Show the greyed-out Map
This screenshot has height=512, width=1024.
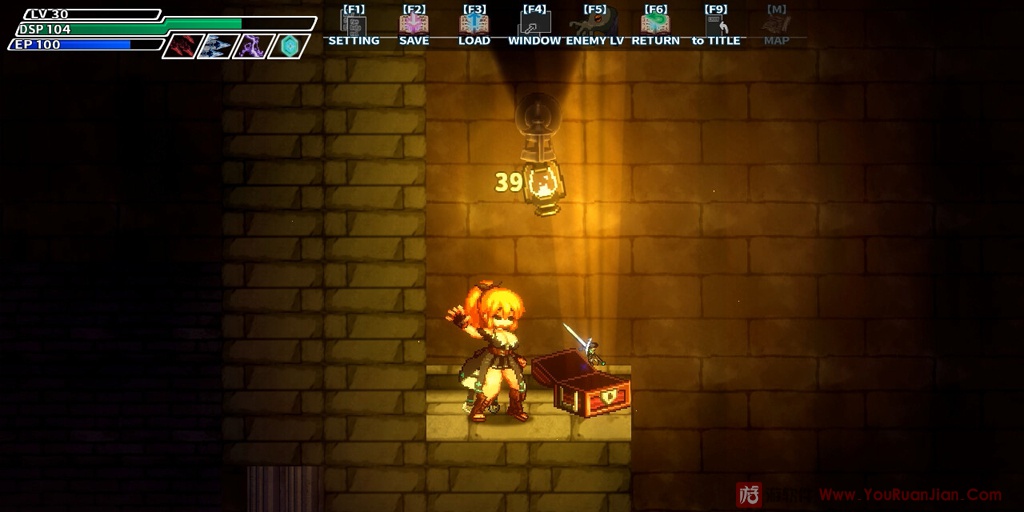(776, 25)
